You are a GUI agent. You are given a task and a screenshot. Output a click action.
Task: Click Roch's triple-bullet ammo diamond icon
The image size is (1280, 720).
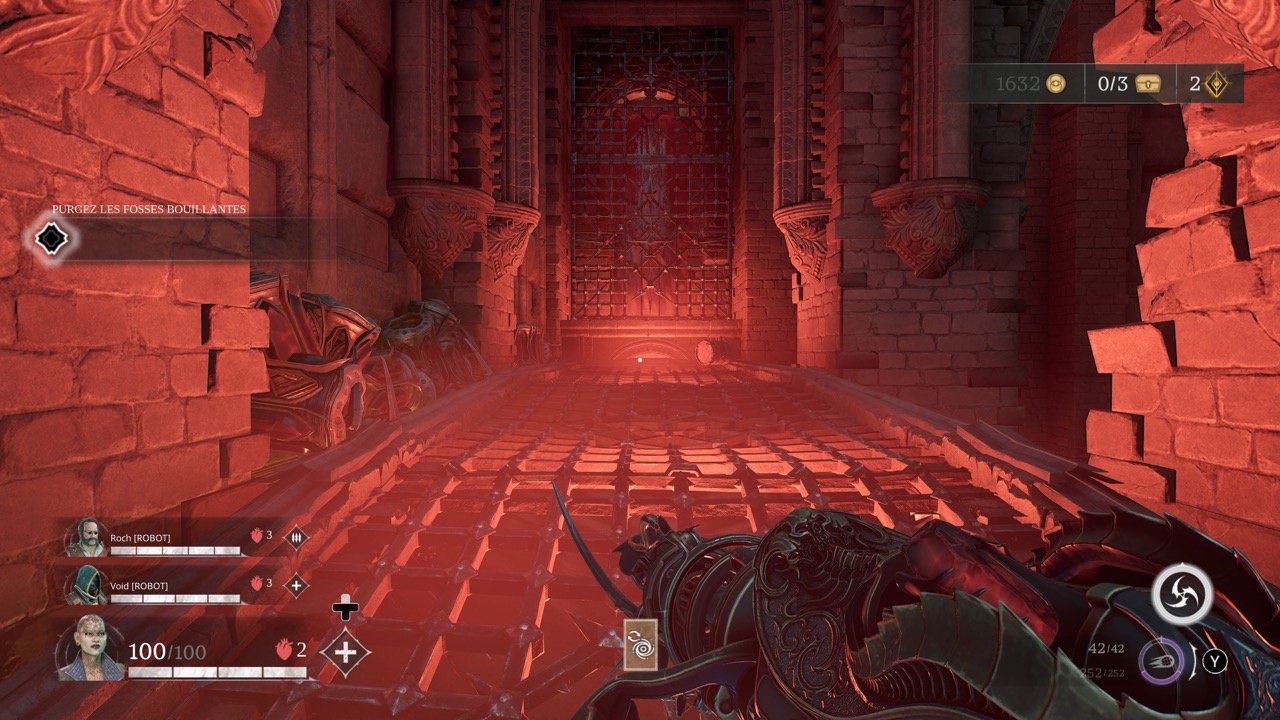click(x=297, y=537)
